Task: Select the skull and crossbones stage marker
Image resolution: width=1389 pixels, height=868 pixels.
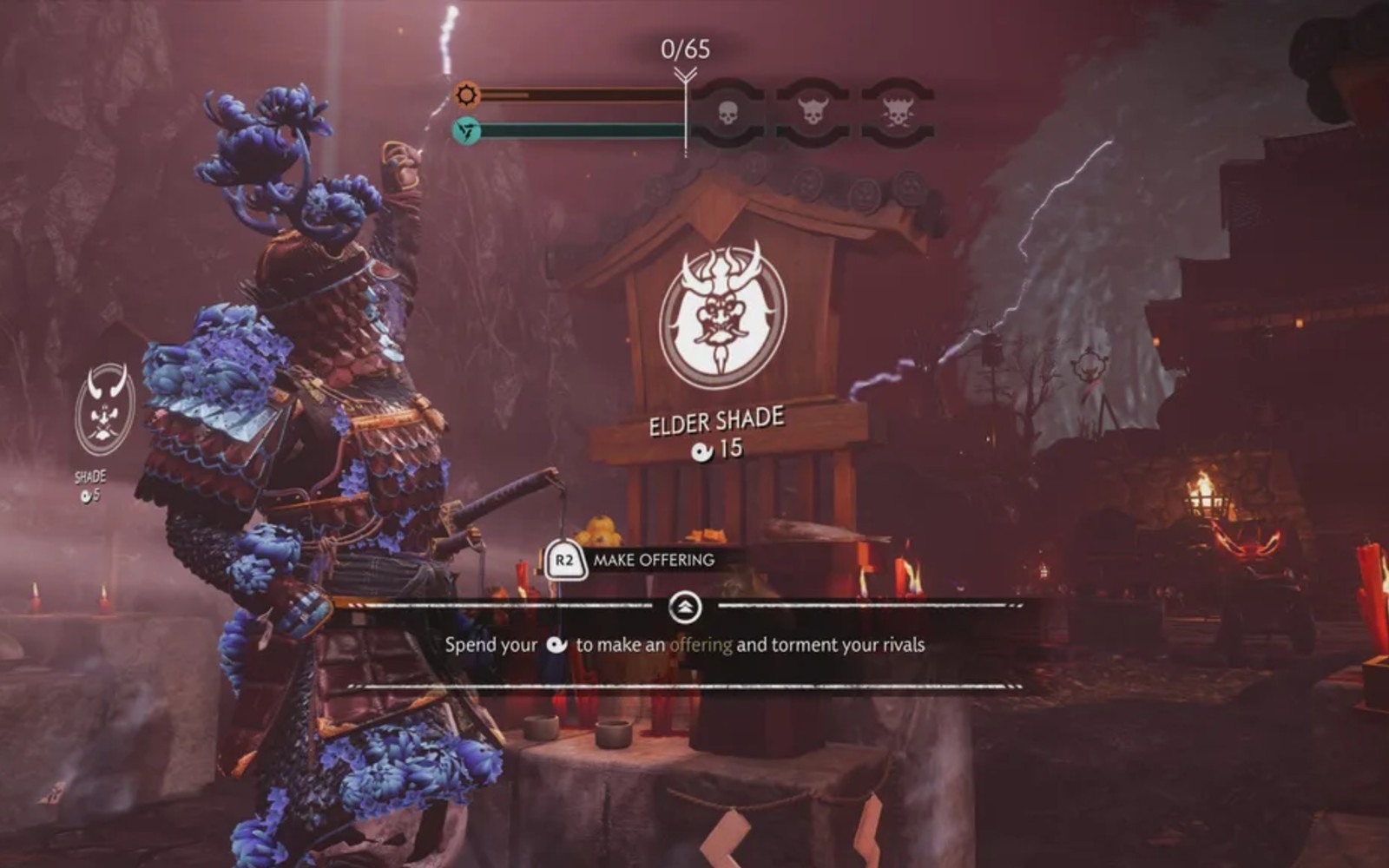Action: point(898,112)
